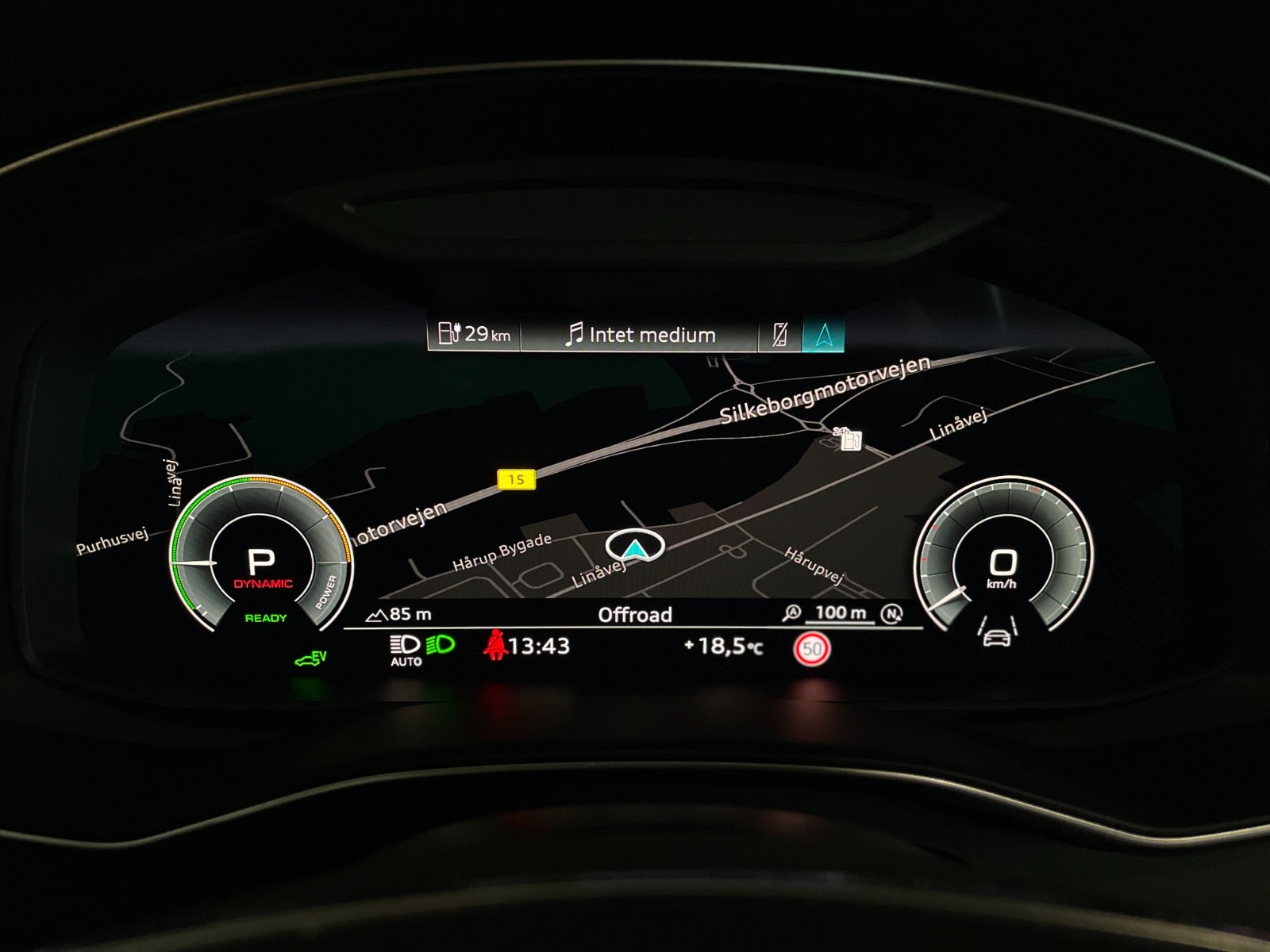Screen dimensions: 1270x952
Task: Open the navigation arrow tab
Action: (x=823, y=335)
